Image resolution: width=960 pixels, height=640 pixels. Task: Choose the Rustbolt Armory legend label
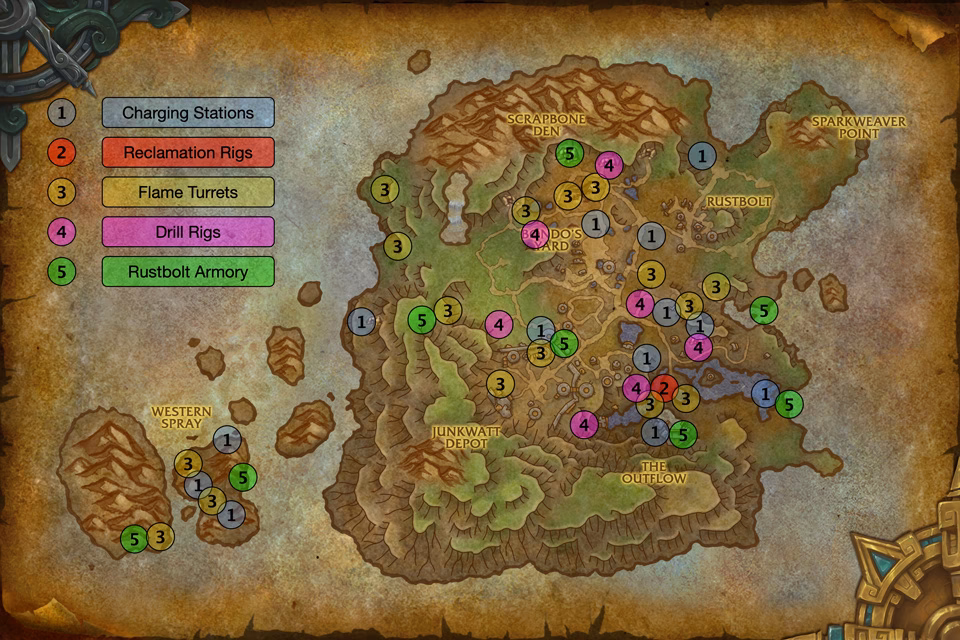(x=188, y=271)
